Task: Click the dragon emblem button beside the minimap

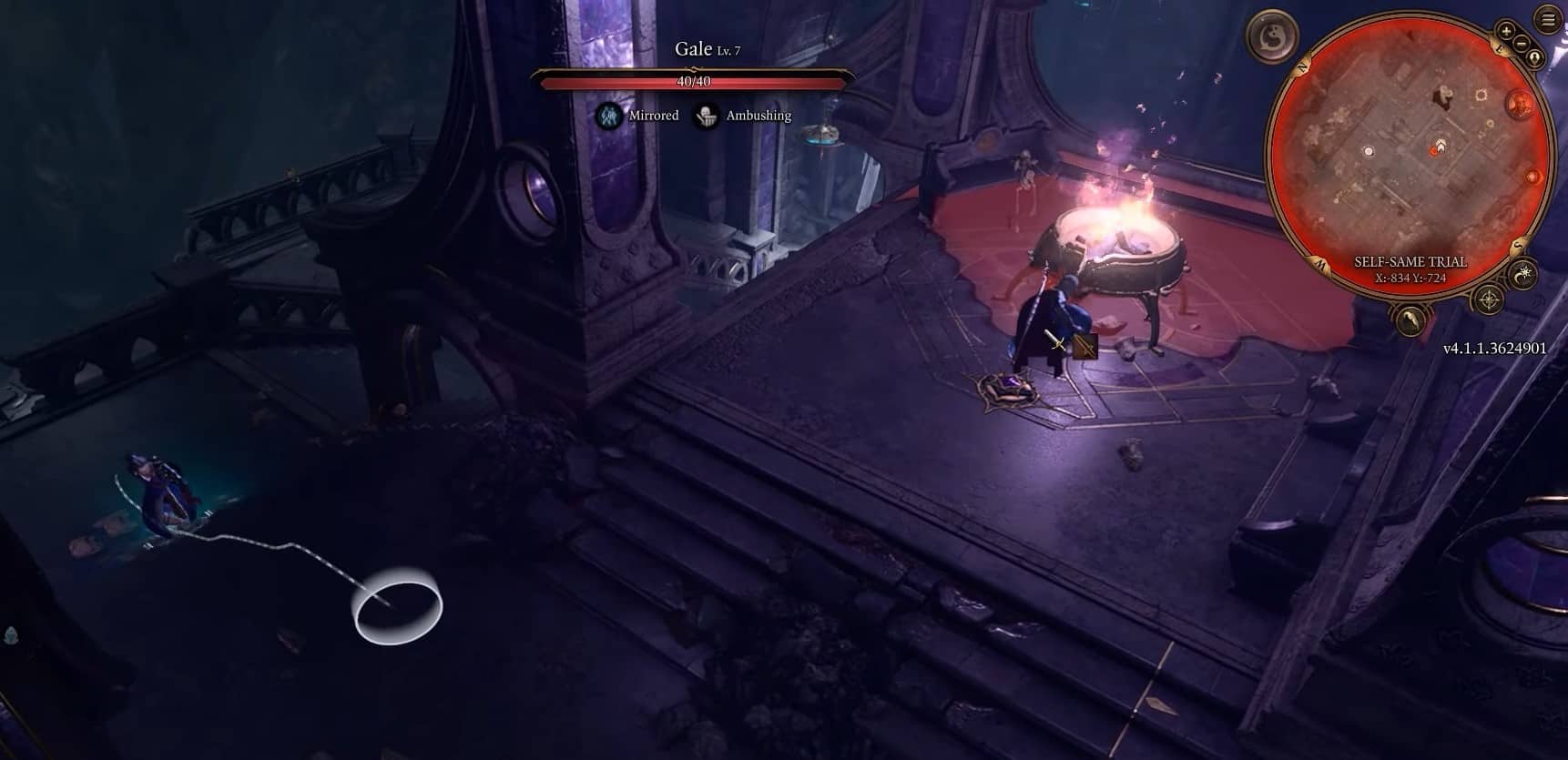Action: (1272, 37)
